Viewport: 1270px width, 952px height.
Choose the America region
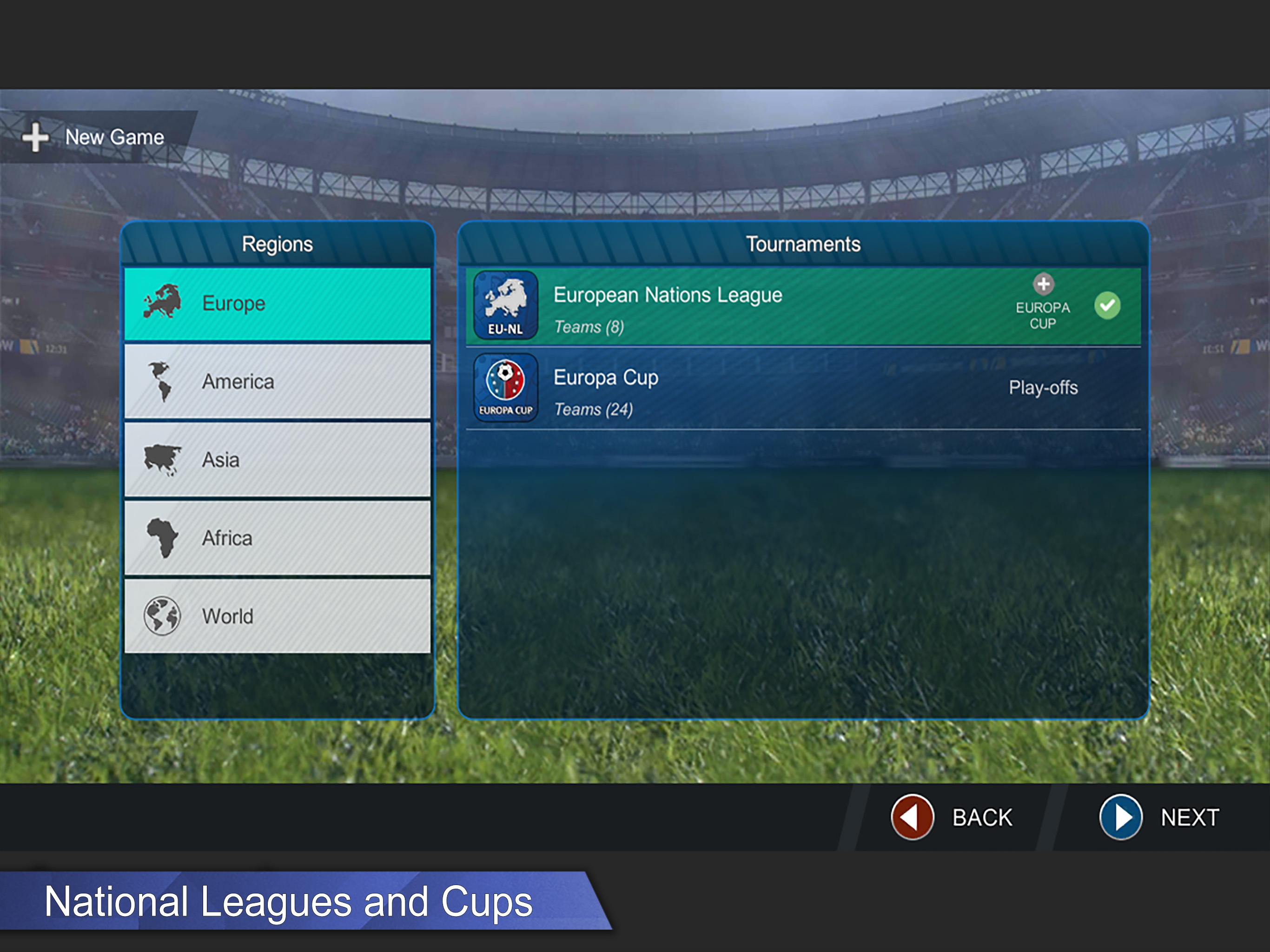point(278,382)
